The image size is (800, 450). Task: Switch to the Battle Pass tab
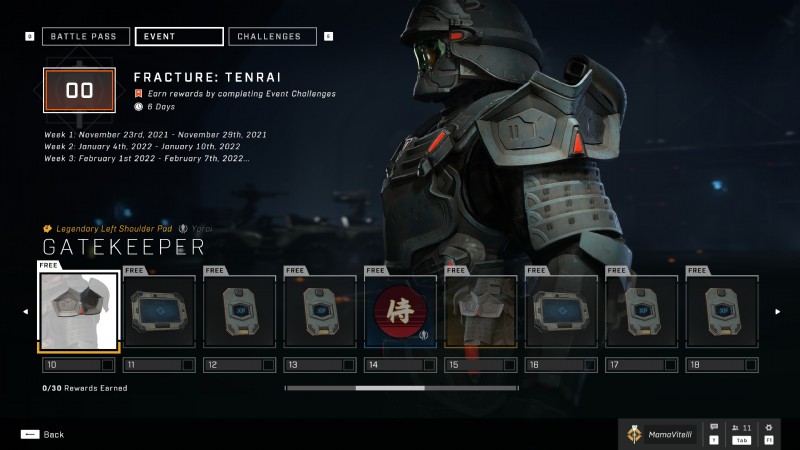click(85, 37)
